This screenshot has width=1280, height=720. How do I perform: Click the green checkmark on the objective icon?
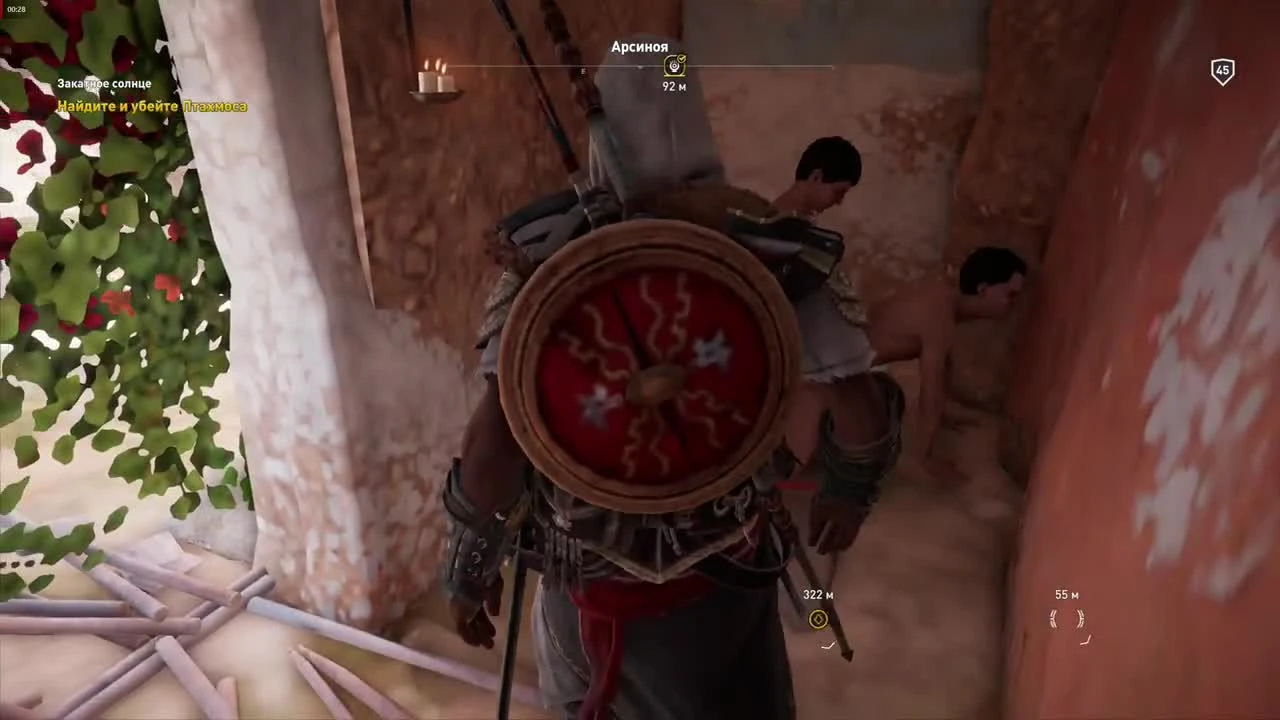coord(682,59)
